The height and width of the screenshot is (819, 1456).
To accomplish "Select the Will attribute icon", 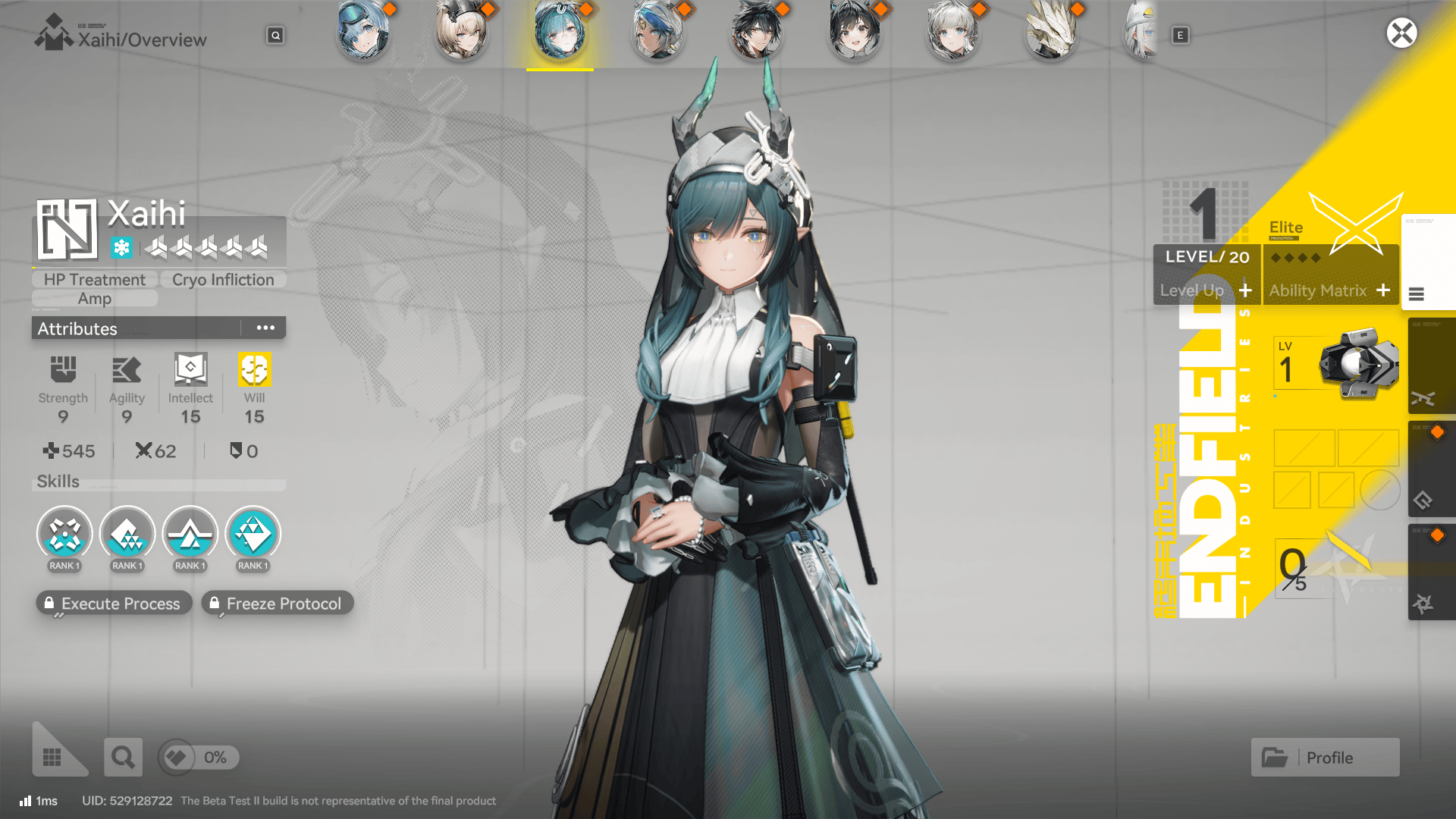I will point(254,369).
